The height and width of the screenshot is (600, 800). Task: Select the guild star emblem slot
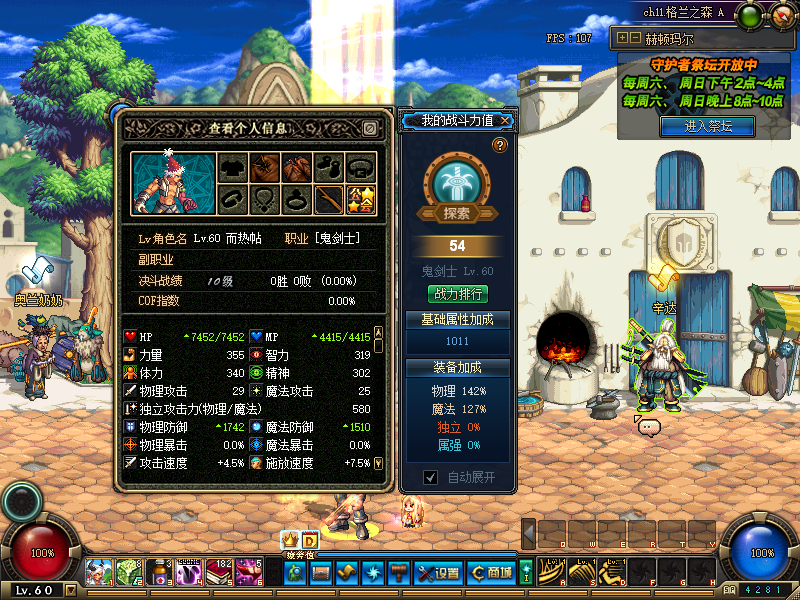pos(360,199)
